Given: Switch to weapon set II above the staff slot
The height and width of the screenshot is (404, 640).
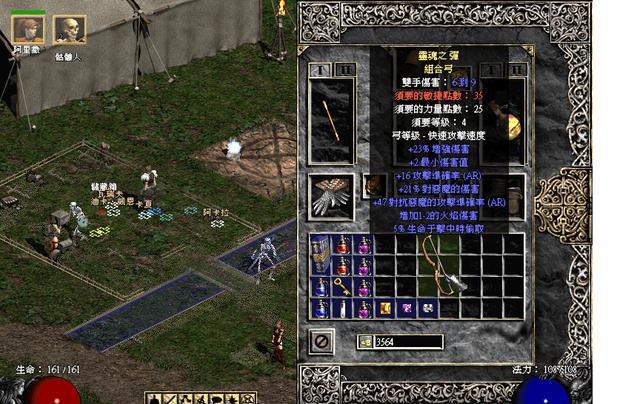Looking at the screenshot, I should click(x=343, y=70).
